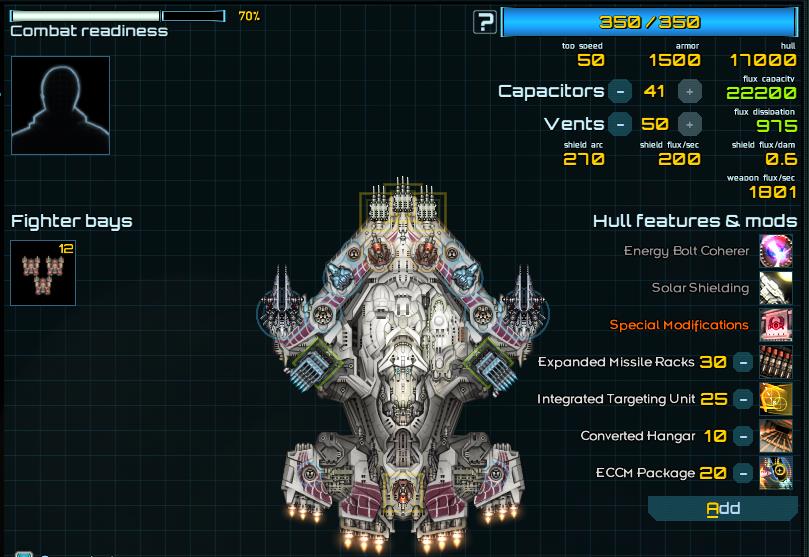
Task: Decrease Capacitors with the minus button
Action: [620, 91]
